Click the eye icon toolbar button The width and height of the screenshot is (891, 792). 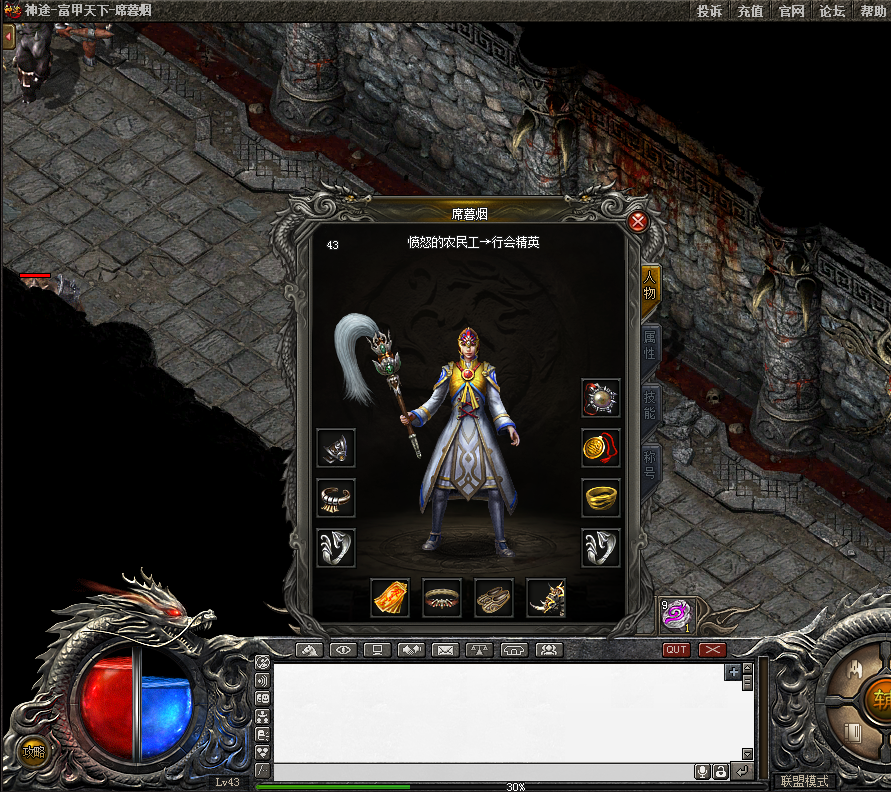pos(344,650)
